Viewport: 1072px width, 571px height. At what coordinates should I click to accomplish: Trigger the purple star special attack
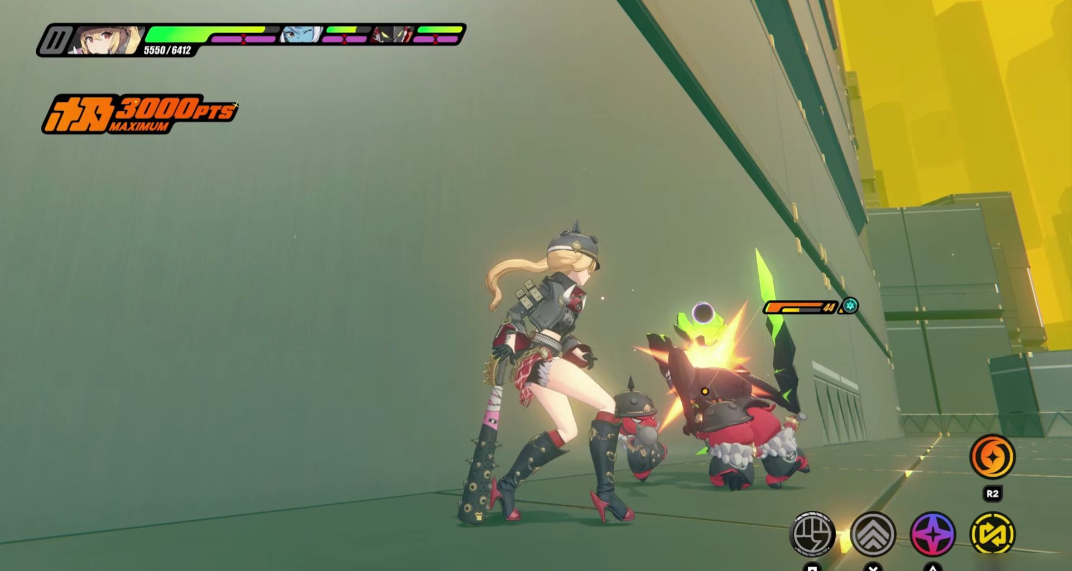click(x=933, y=533)
